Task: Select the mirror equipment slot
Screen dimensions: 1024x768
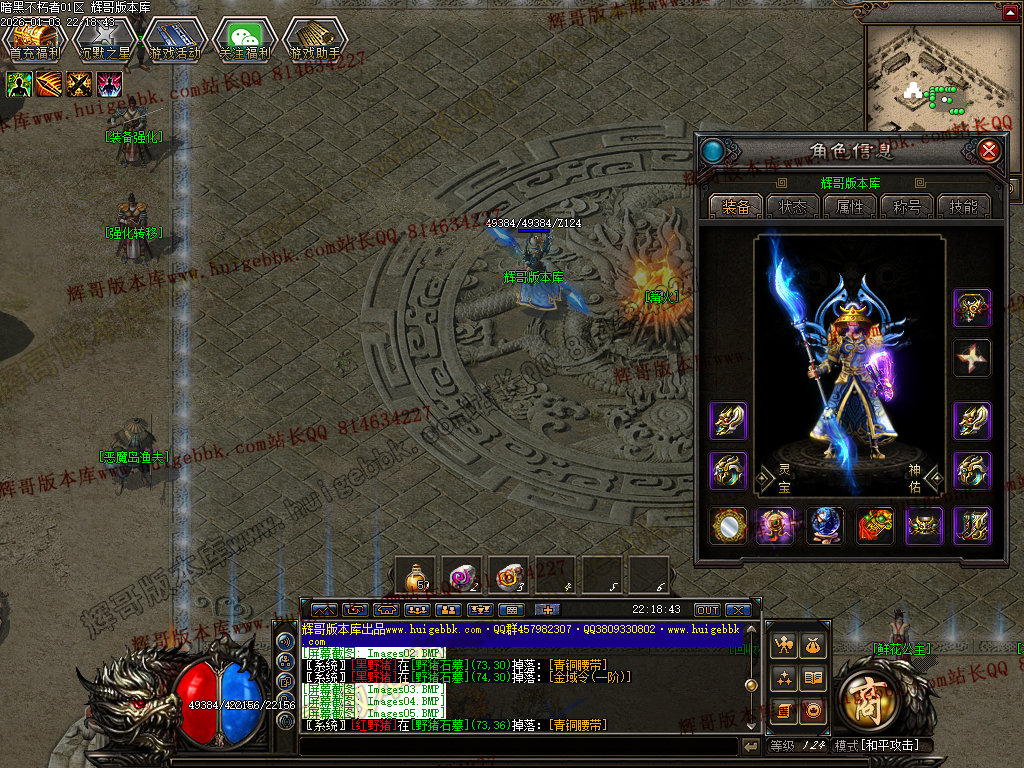Action: 728,526
